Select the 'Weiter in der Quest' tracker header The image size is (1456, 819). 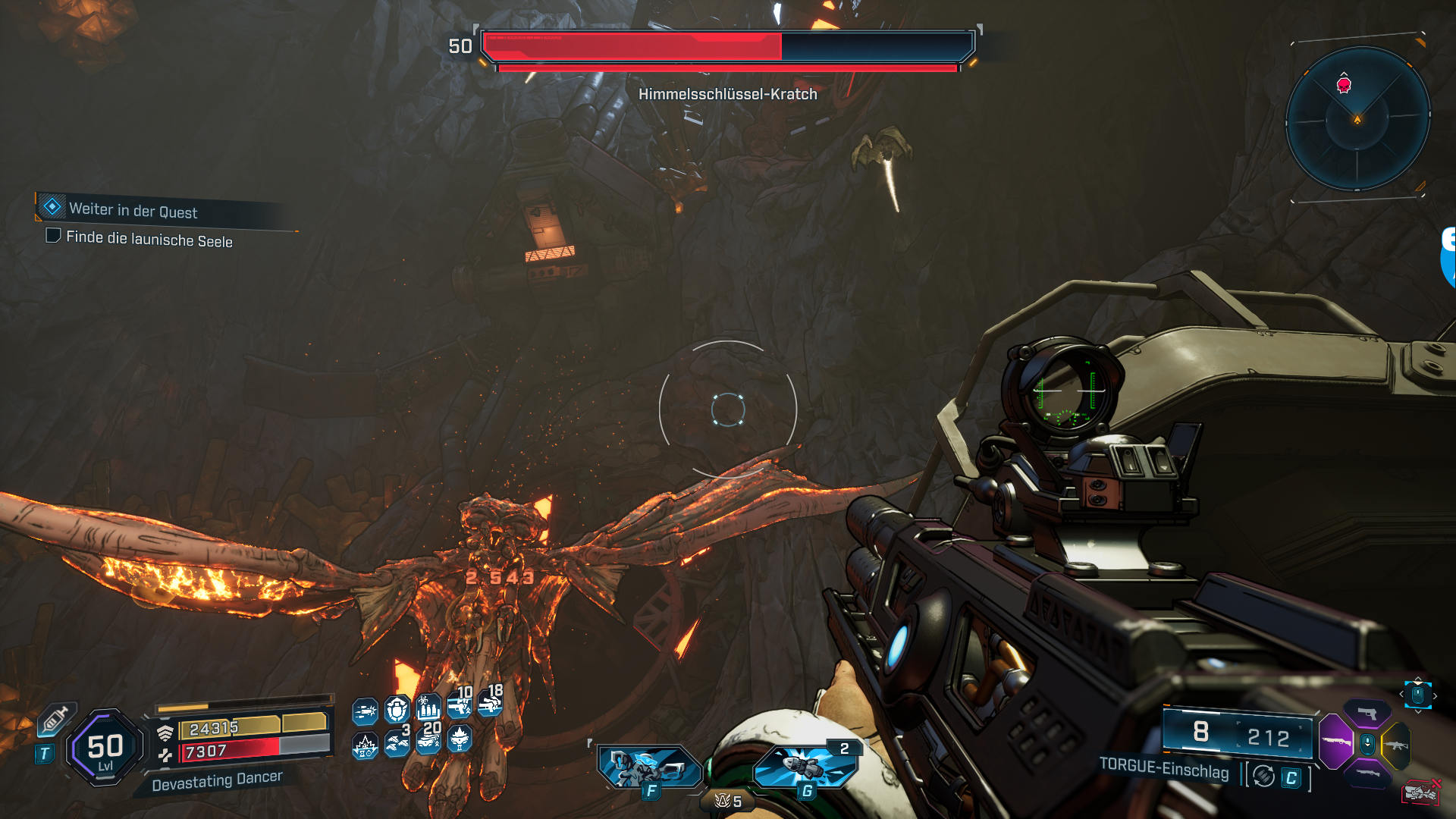[x=133, y=209]
